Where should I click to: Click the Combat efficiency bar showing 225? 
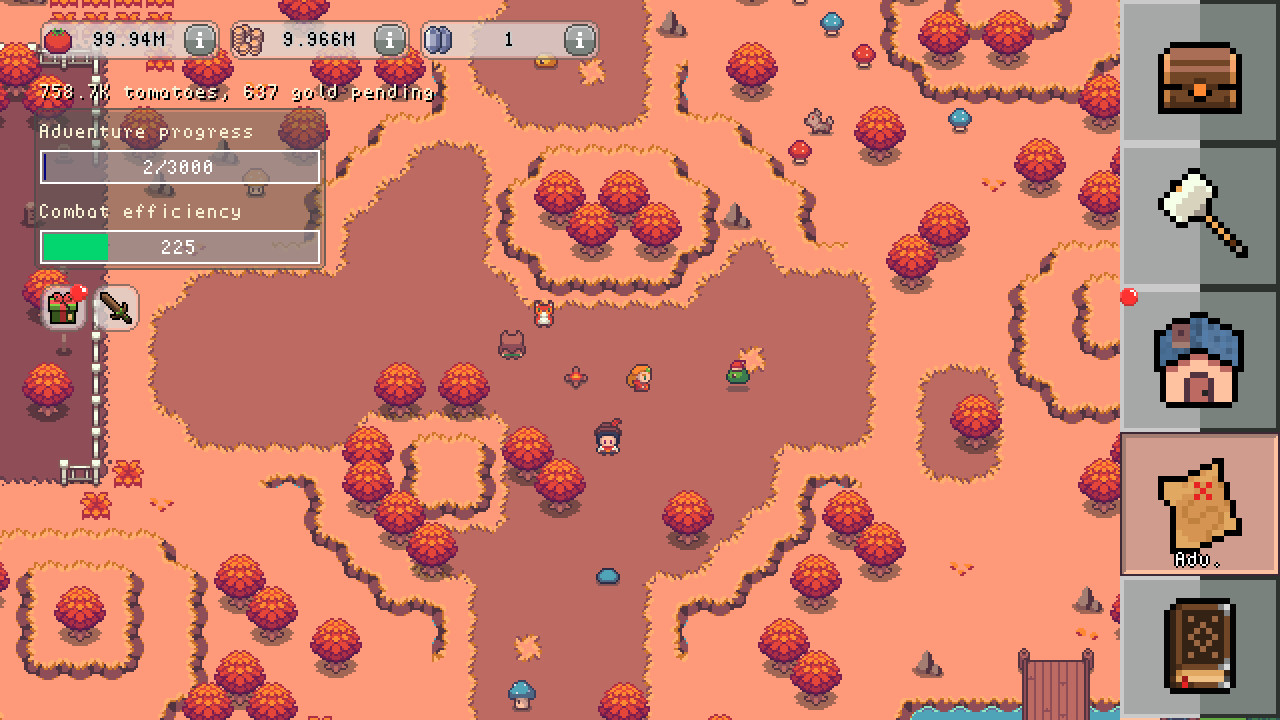pyautogui.click(x=179, y=247)
